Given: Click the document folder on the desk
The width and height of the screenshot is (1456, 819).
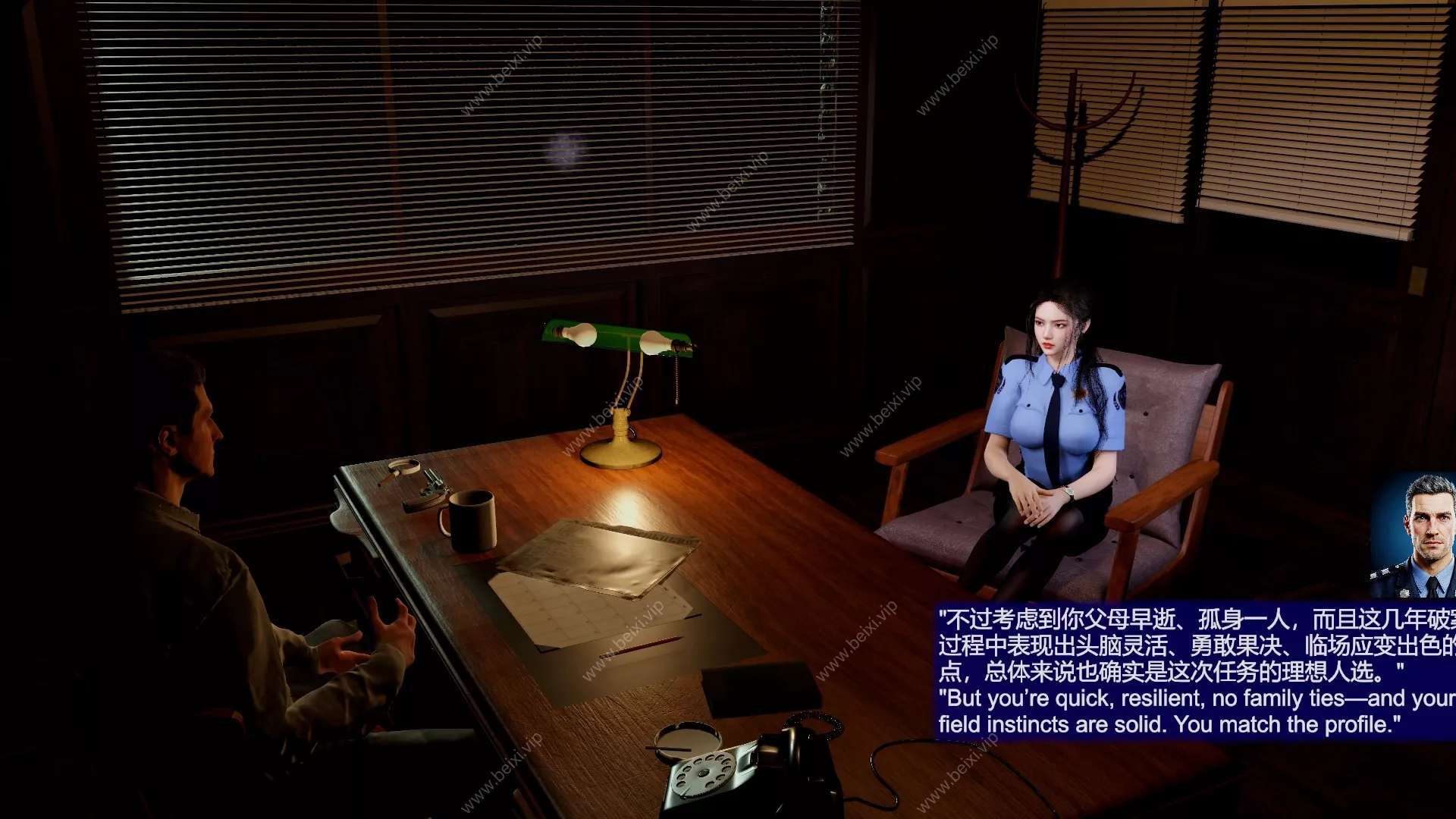Looking at the screenshot, I should pos(599,557).
